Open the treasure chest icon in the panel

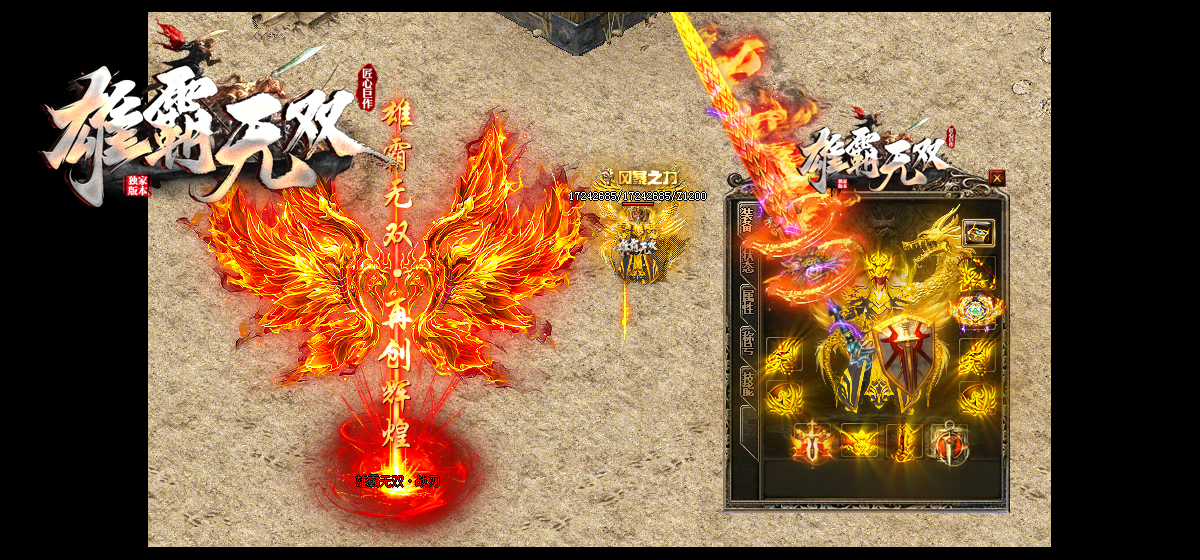pos(978,233)
